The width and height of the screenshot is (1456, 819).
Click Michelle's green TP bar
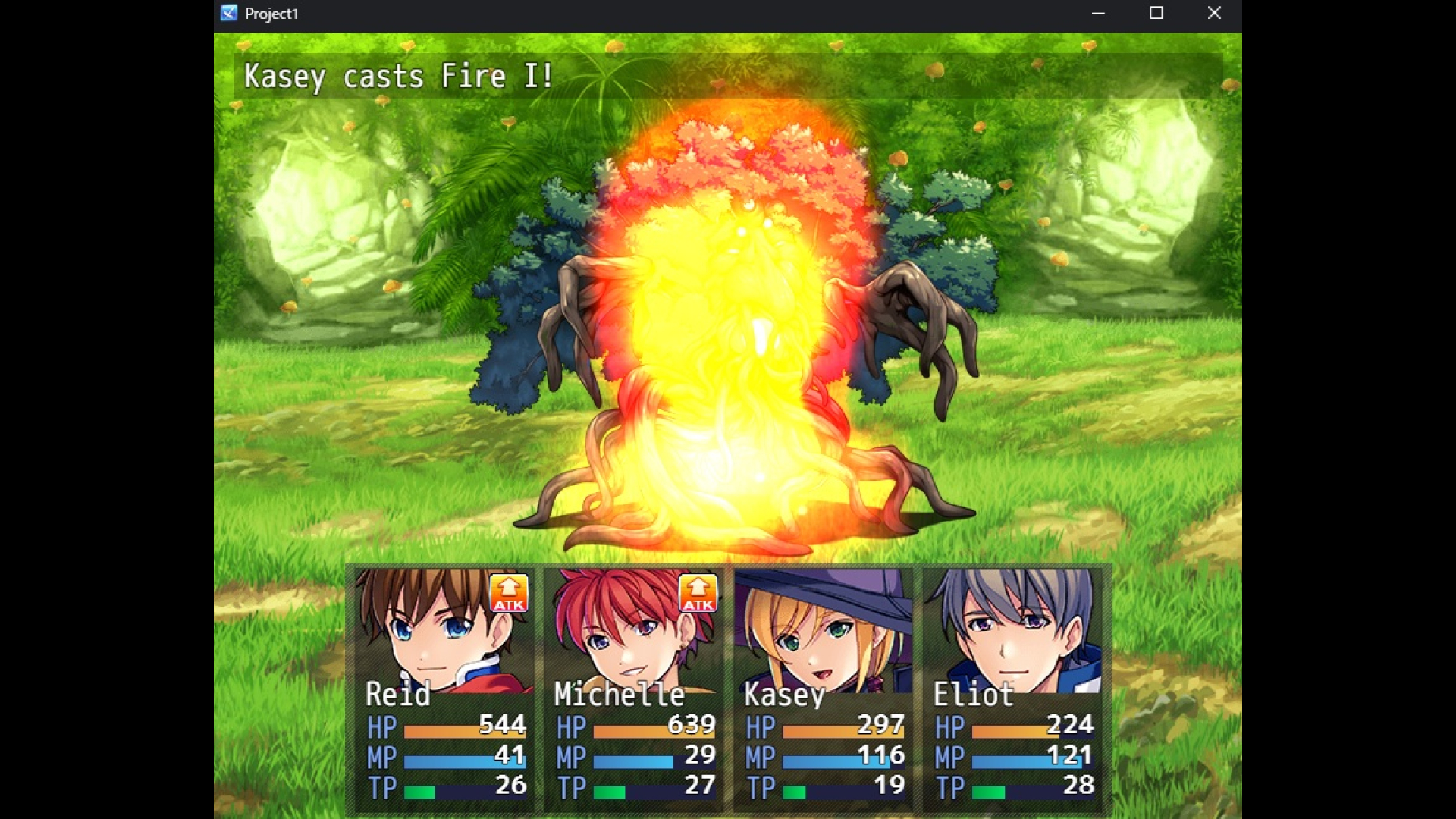tap(607, 789)
